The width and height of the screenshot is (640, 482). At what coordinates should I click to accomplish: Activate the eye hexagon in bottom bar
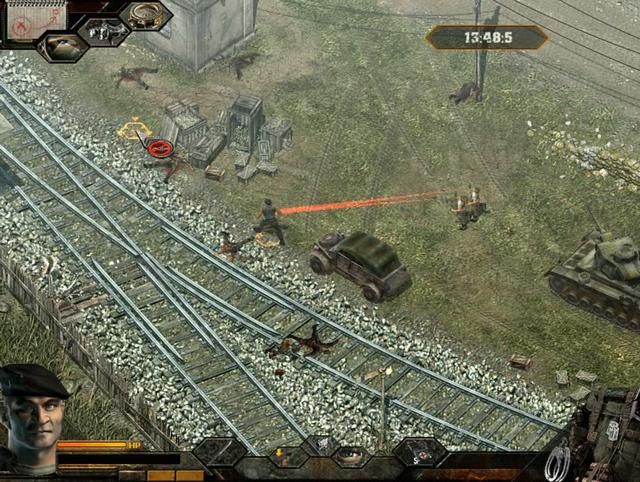pos(350,457)
